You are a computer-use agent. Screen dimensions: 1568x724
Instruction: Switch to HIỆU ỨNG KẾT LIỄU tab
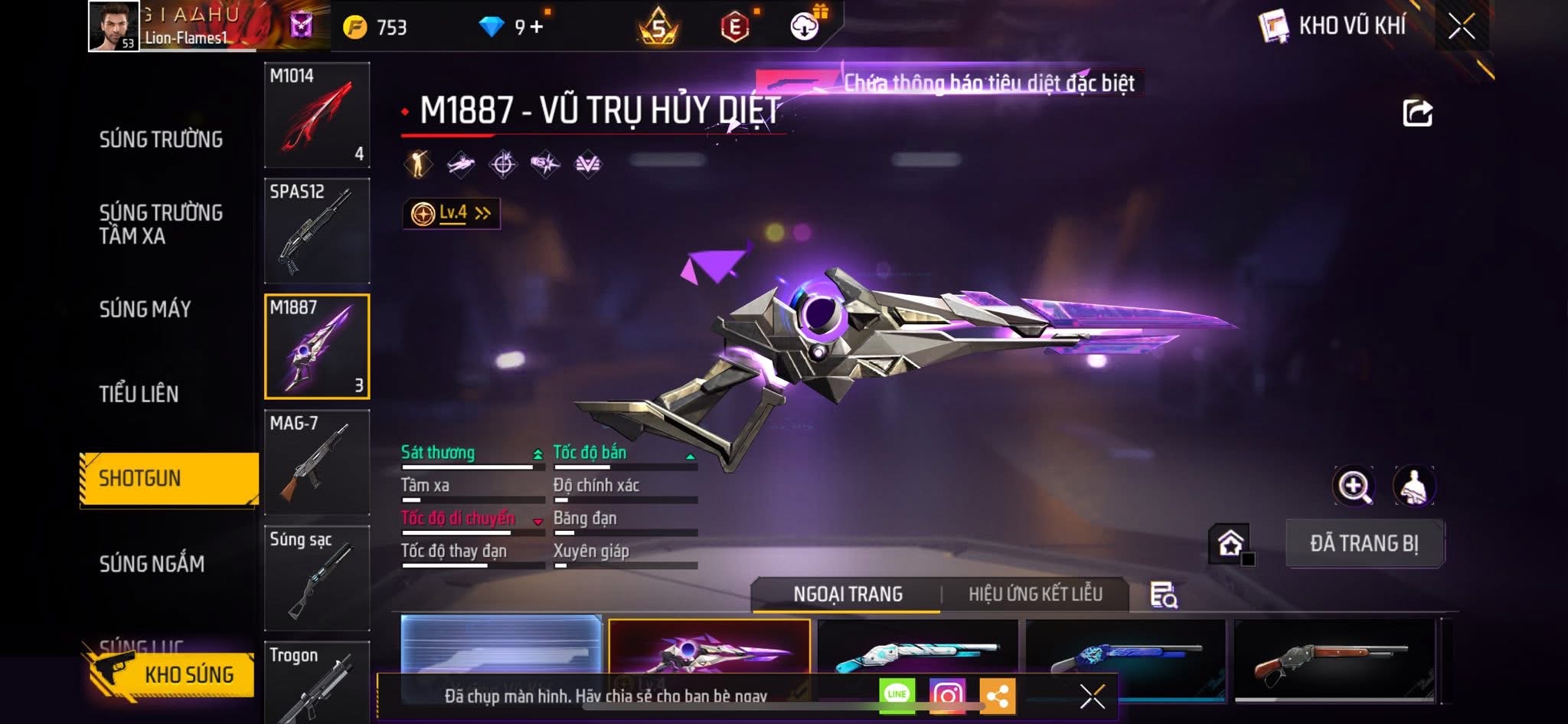(x=1035, y=595)
